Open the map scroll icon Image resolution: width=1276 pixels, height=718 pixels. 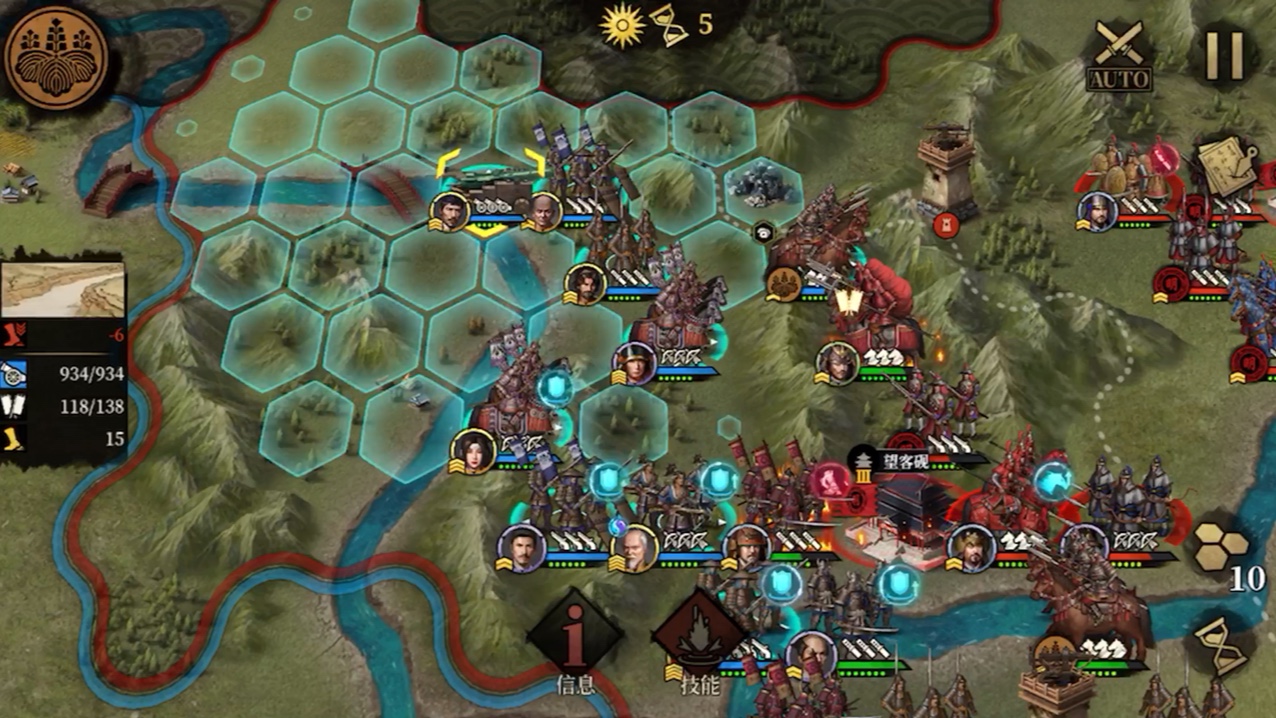(x=1229, y=166)
